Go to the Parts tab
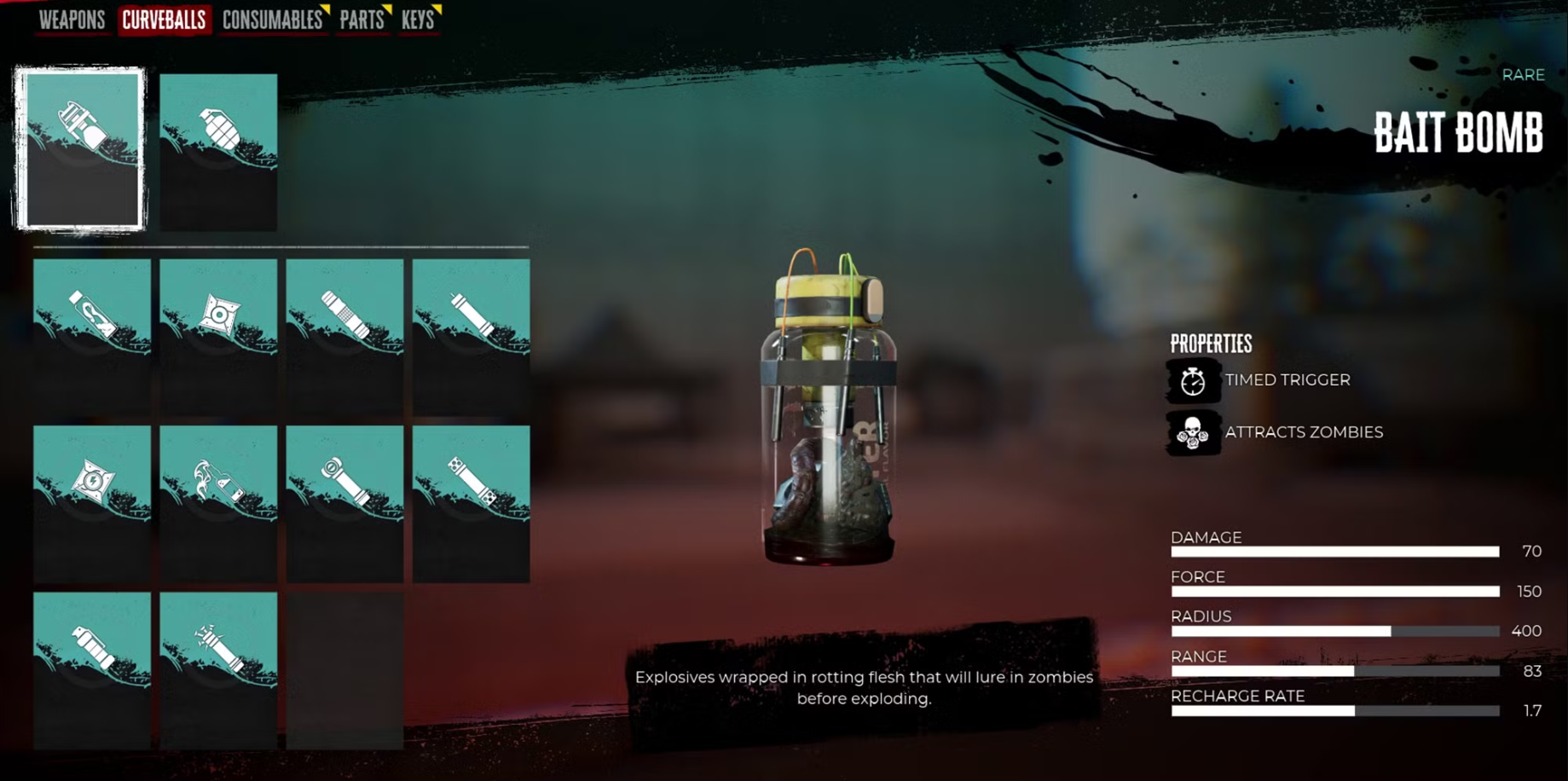This screenshot has width=1568, height=781. coord(362,20)
